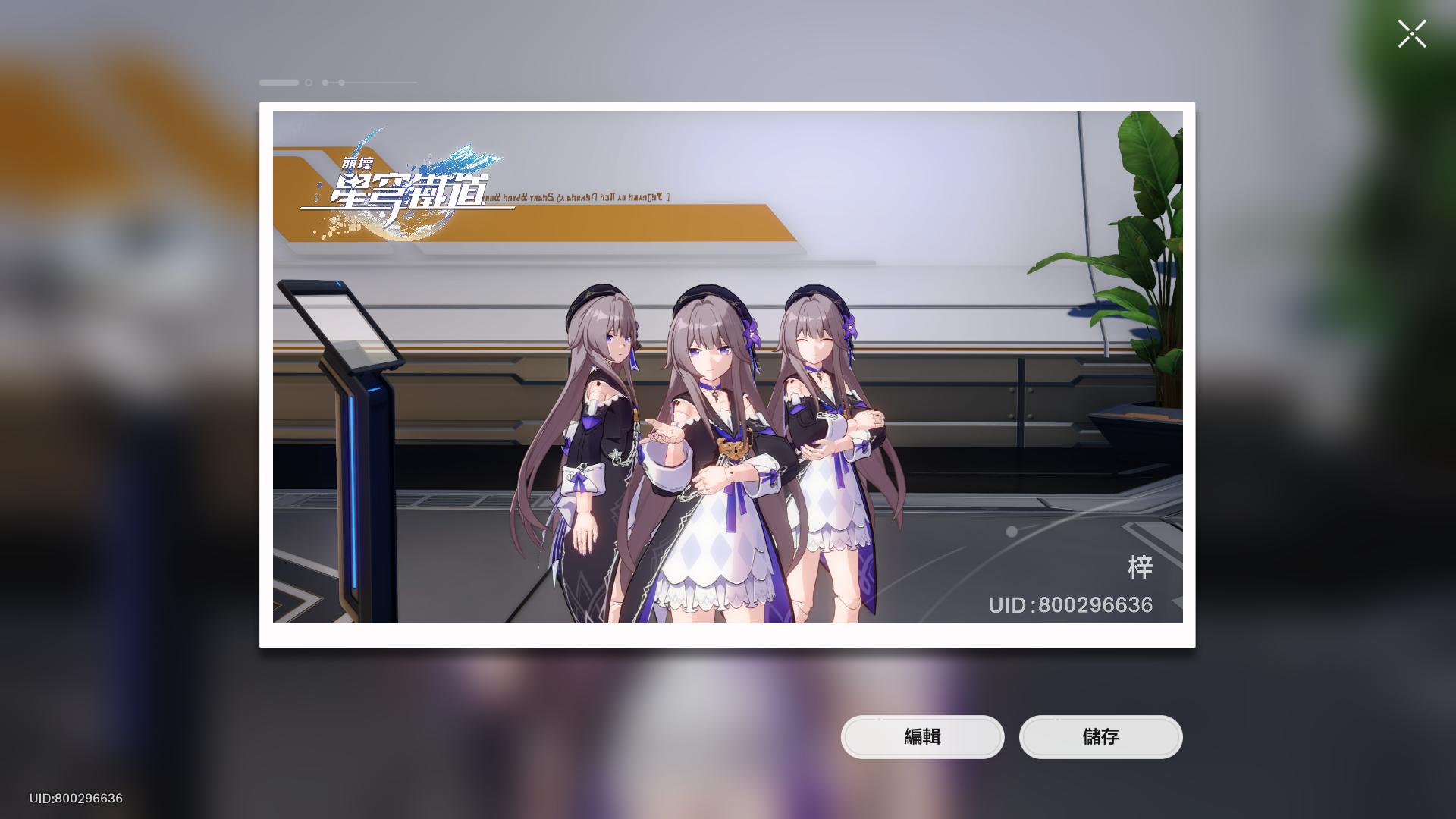Open the 編輯 photo editor
This screenshot has width=1456, height=819.
922,736
